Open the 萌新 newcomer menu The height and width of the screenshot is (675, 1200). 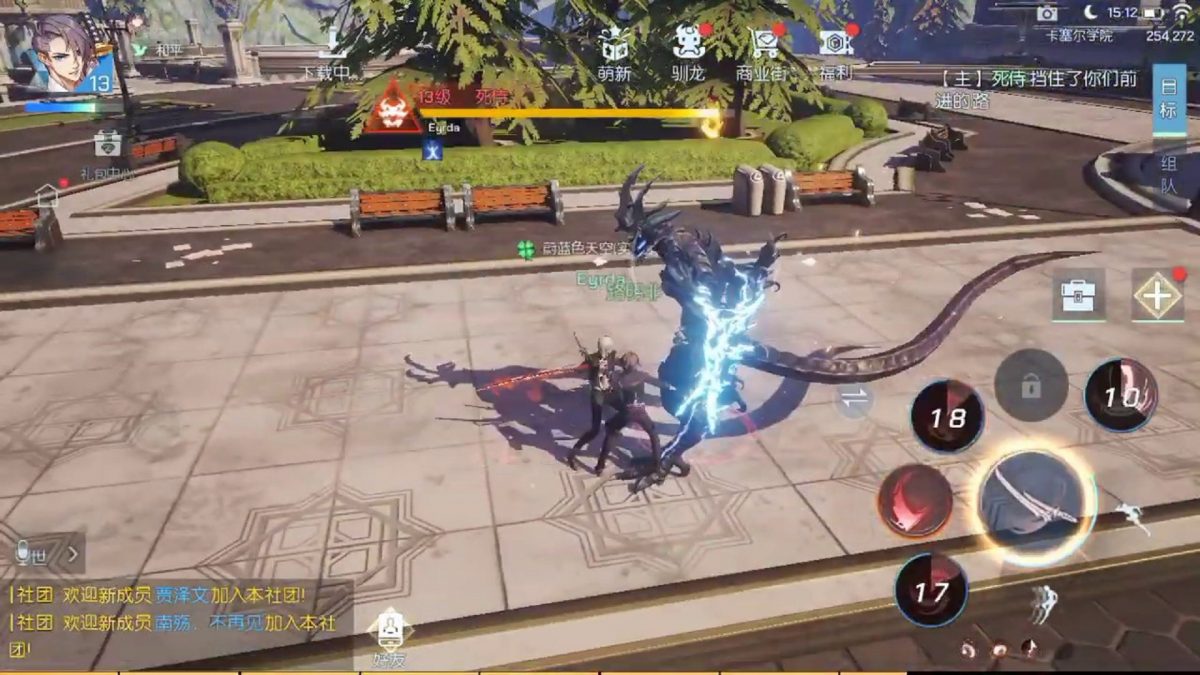616,51
